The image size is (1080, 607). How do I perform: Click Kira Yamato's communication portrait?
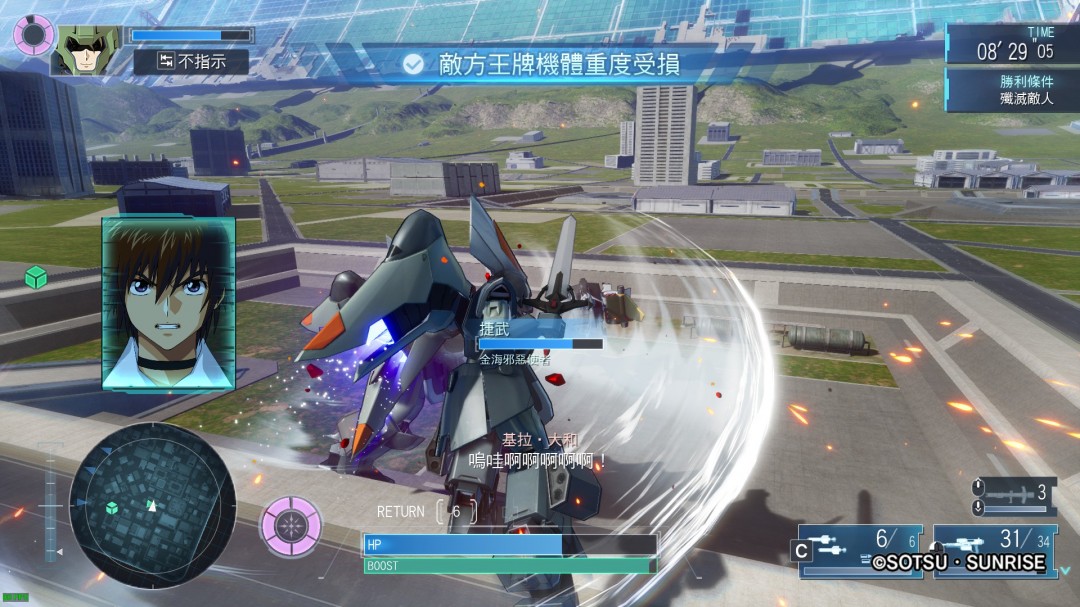(168, 303)
